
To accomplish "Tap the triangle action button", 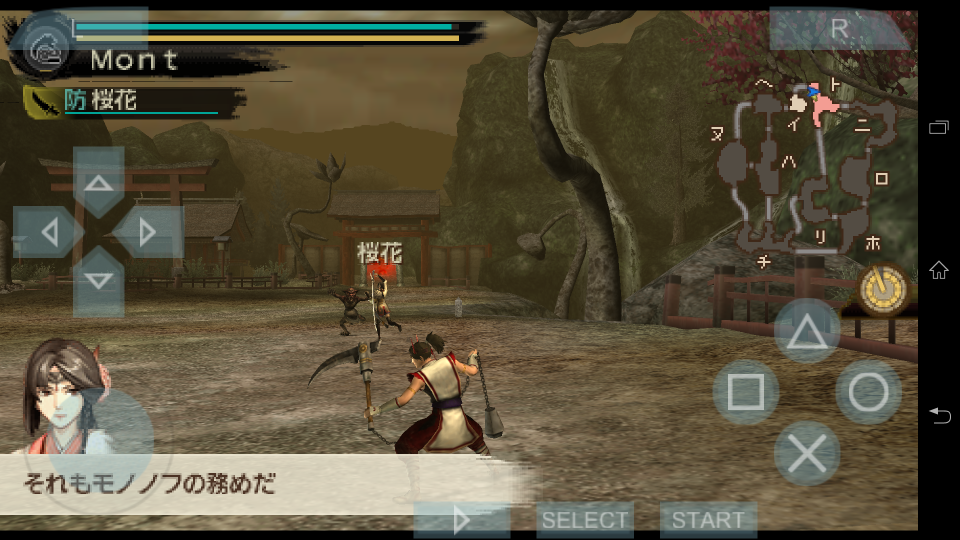I will pos(807,331).
